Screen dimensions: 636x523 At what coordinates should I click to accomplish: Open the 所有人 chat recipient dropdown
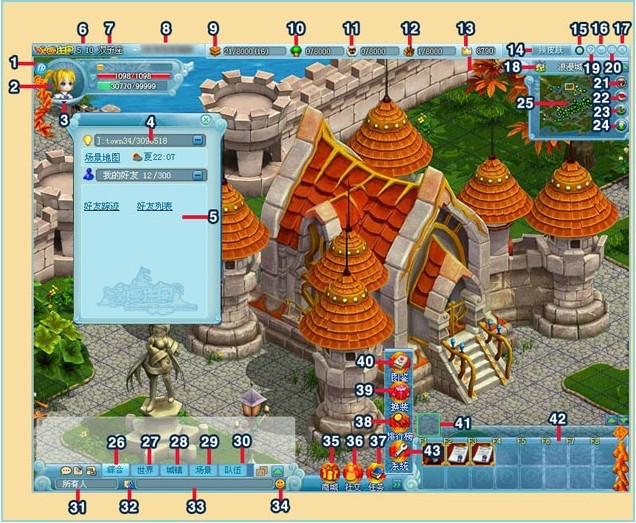pyautogui.click(x=80, y=485)
